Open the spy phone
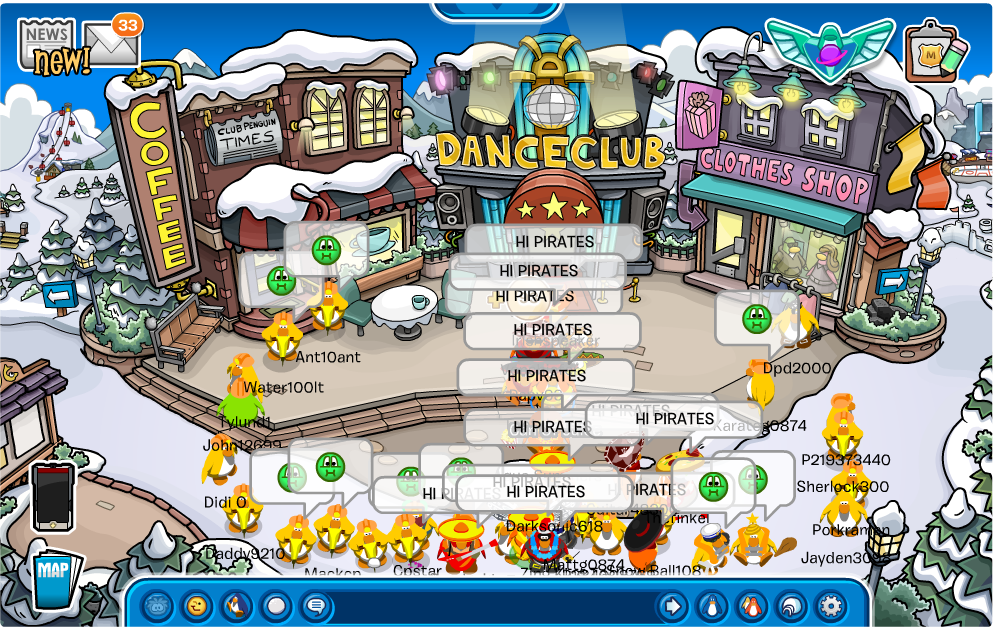 click(x=53, y=496)
